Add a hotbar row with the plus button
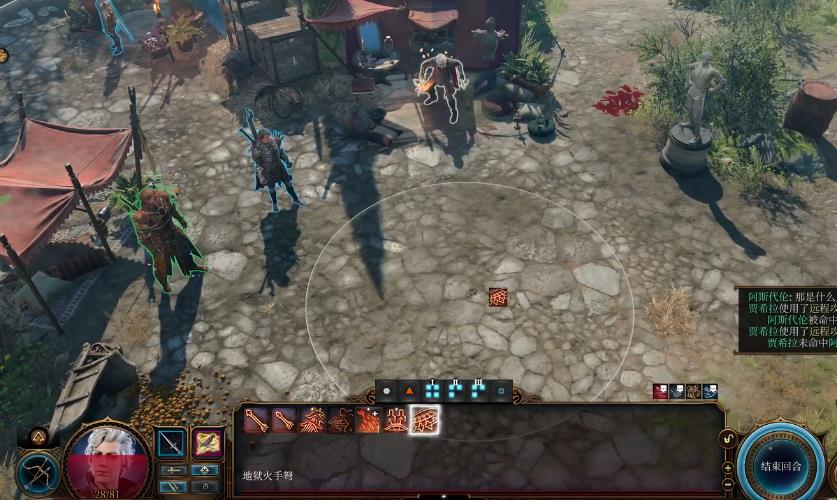Viewport: 837px width, 500px height. click(727, 467)
